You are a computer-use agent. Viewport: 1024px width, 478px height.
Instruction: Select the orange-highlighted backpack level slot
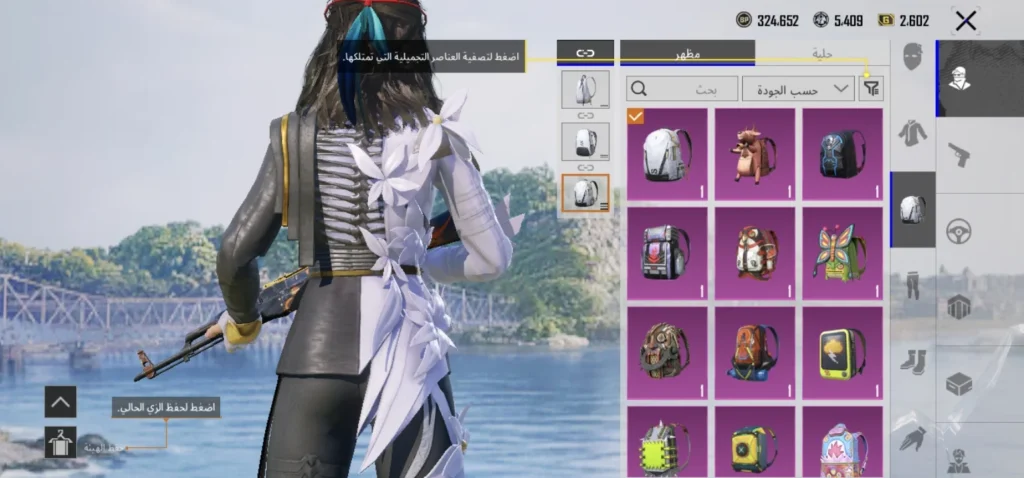tap(585, 193)
